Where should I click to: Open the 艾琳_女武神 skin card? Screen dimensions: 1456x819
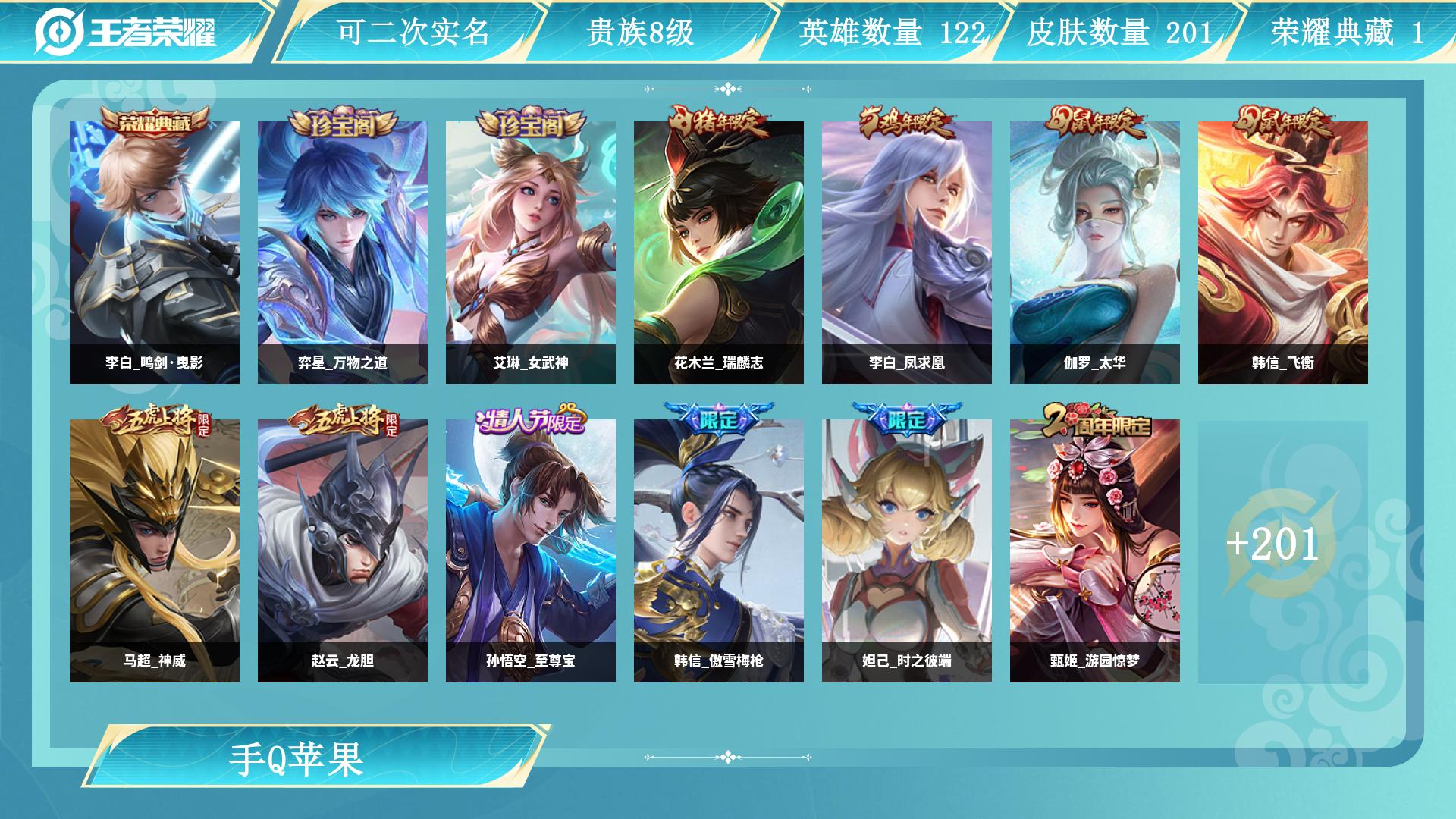531,253
